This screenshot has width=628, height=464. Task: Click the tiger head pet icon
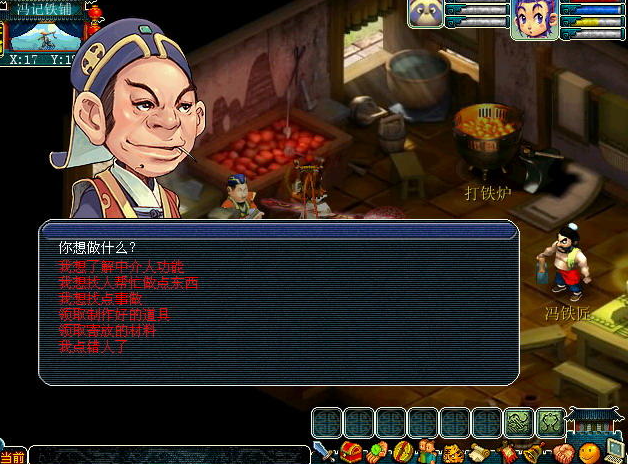[453, 453]
